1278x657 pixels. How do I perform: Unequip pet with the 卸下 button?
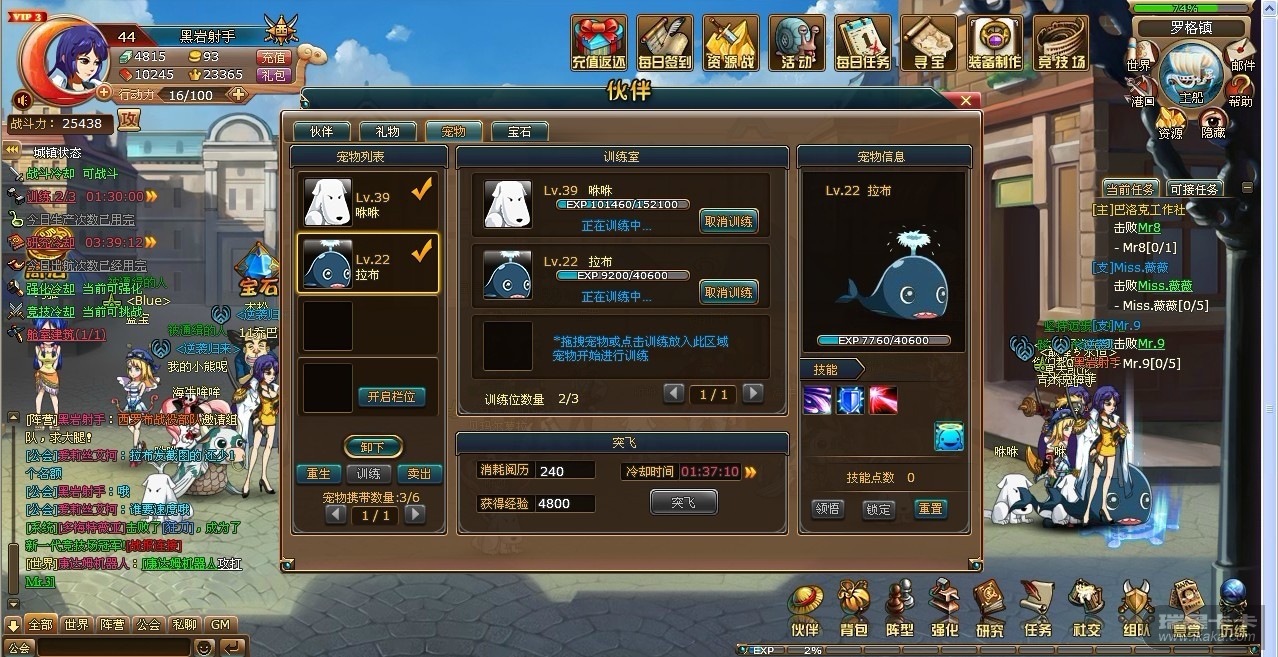[372, 447]
